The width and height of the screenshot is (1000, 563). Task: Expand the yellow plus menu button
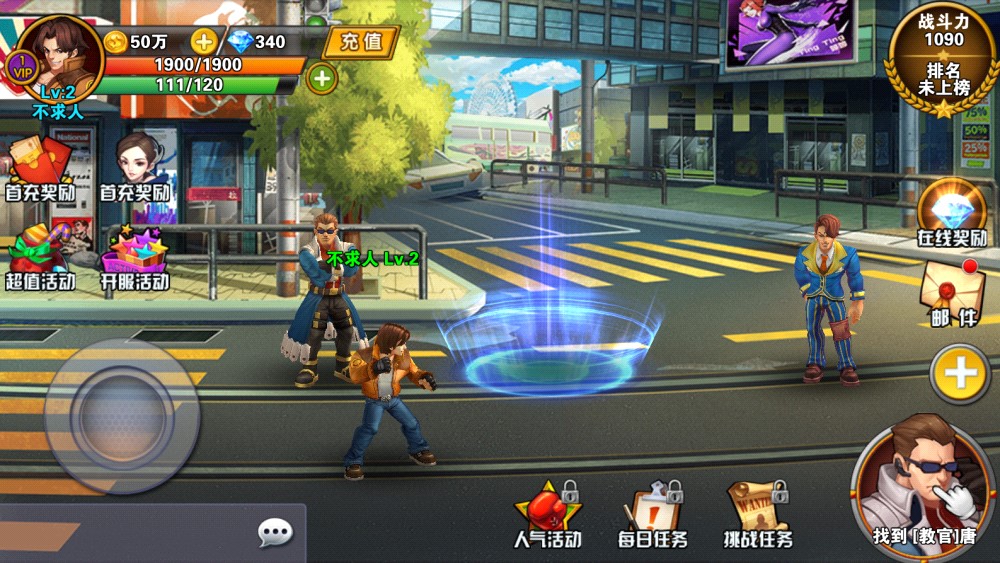960,374
